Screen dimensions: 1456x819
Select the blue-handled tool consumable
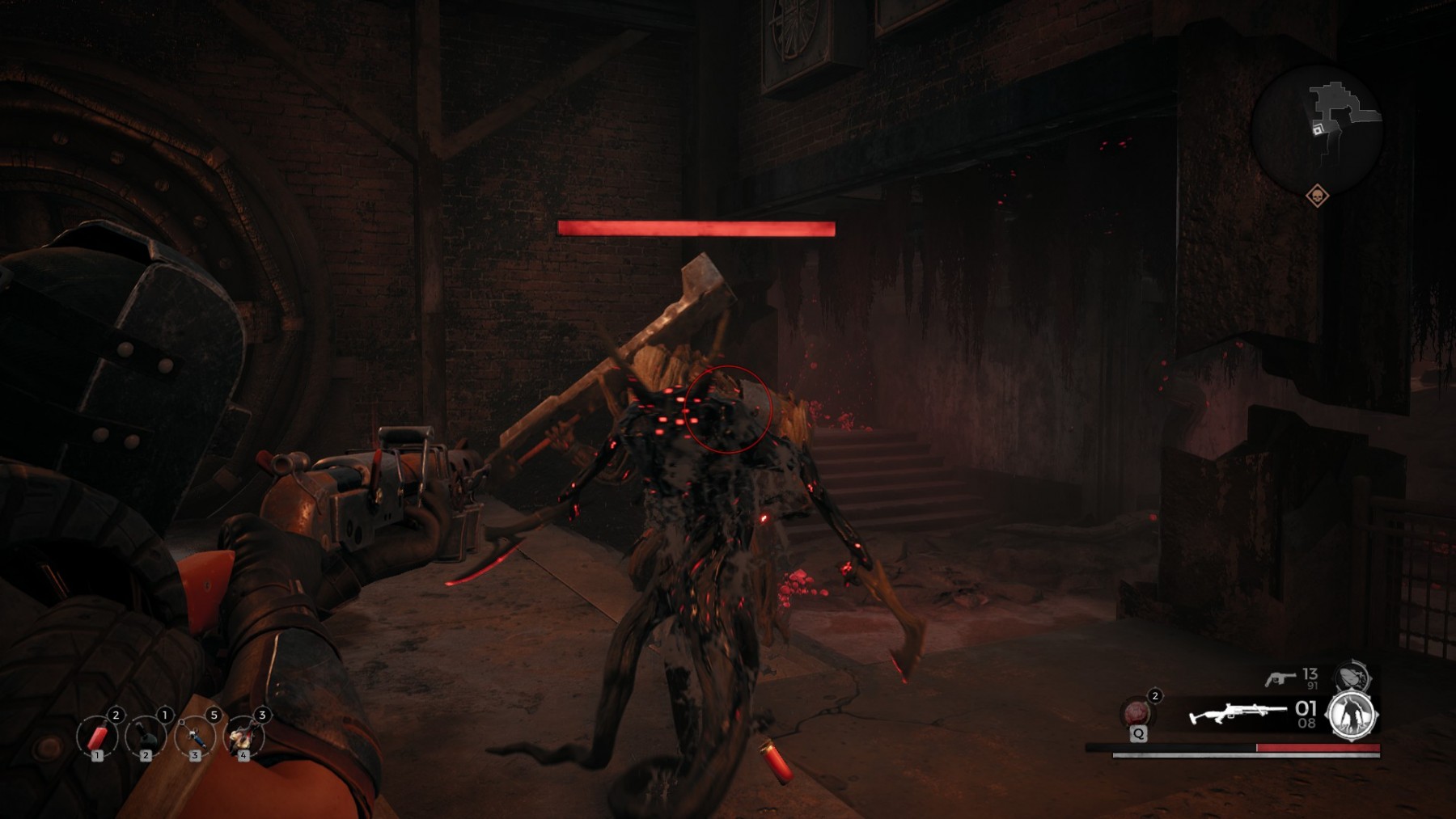point(195,737)
